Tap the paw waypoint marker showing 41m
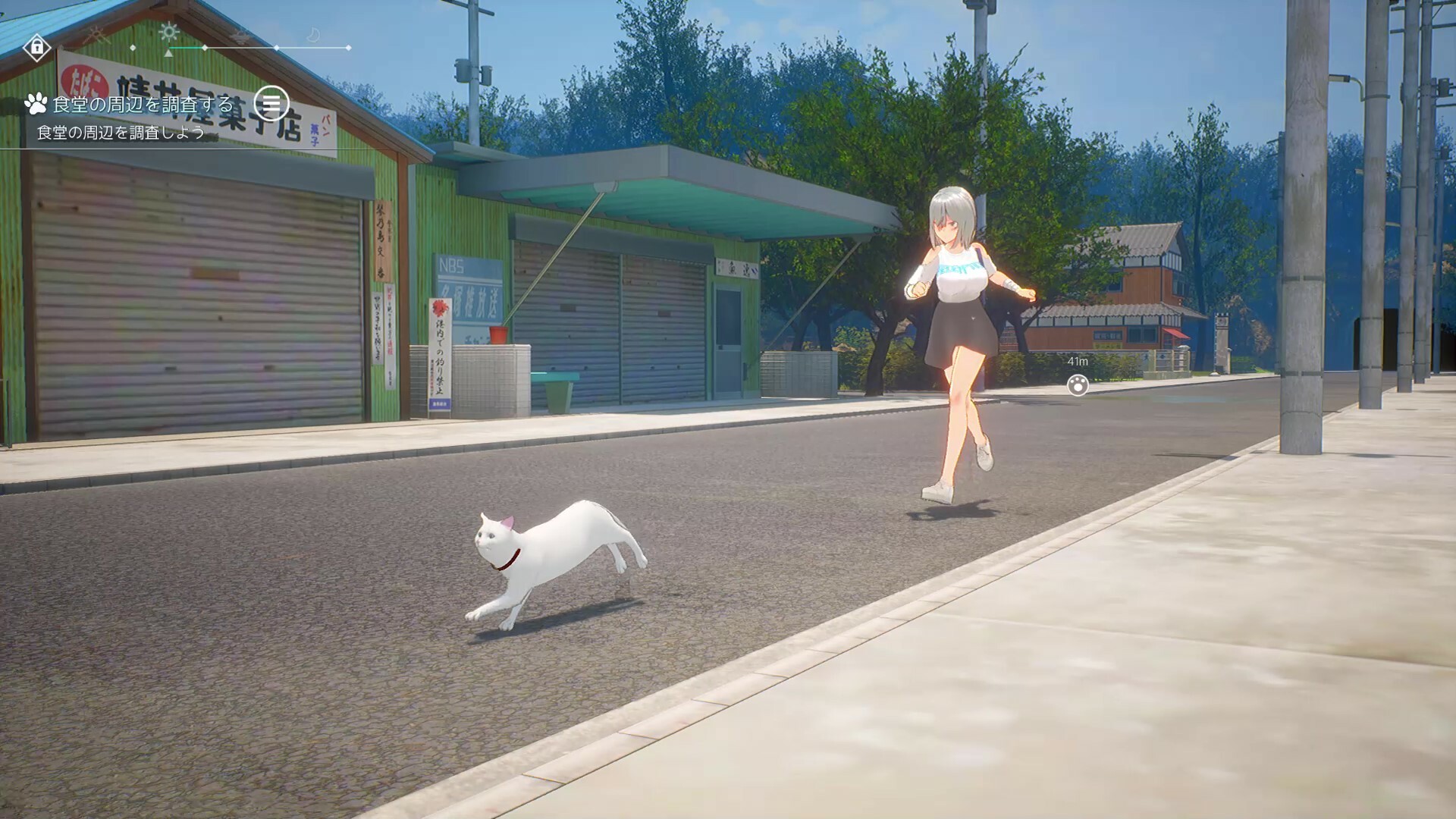Viewport: 1456px width, 819px height. click(x=1078, y=387)
